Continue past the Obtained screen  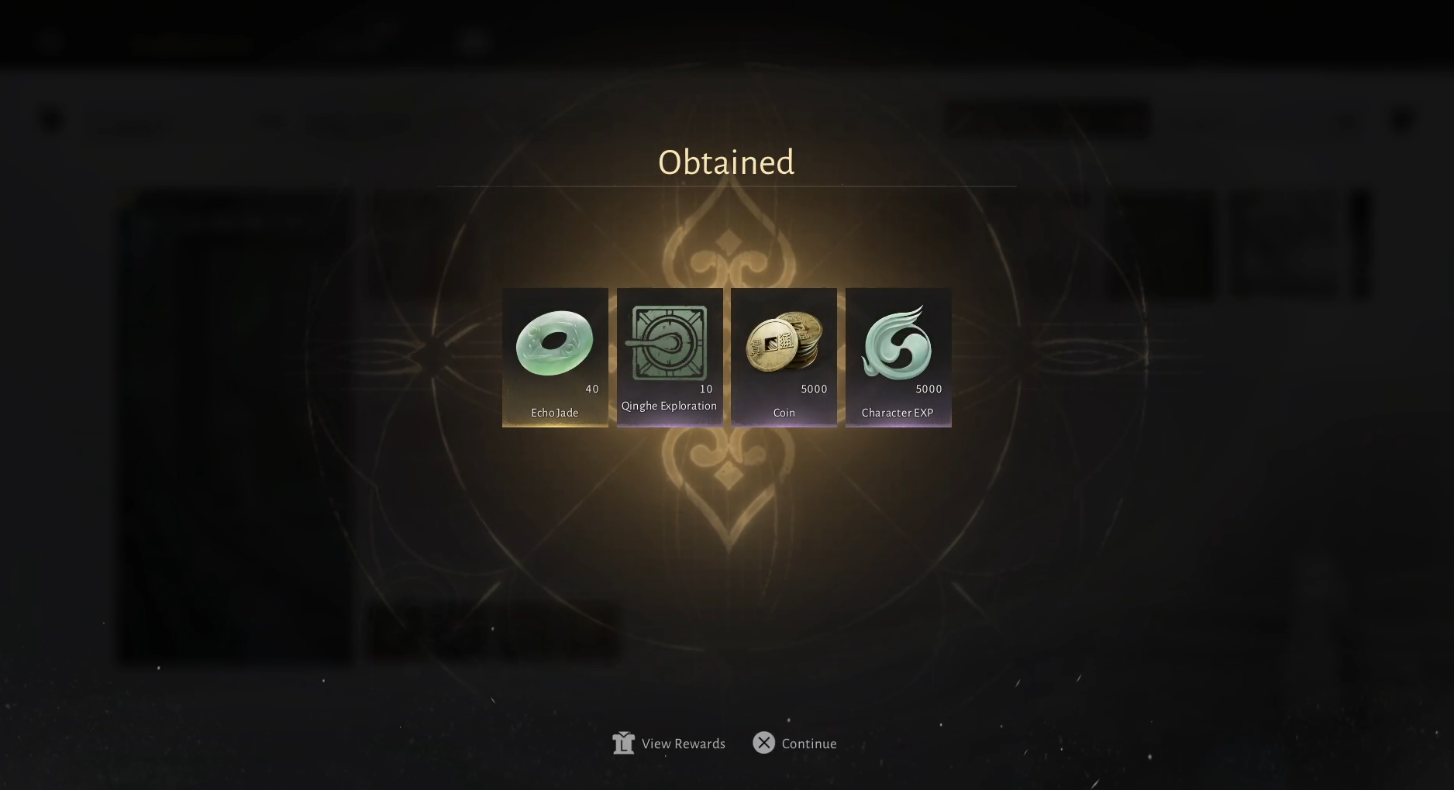[796, 743]
